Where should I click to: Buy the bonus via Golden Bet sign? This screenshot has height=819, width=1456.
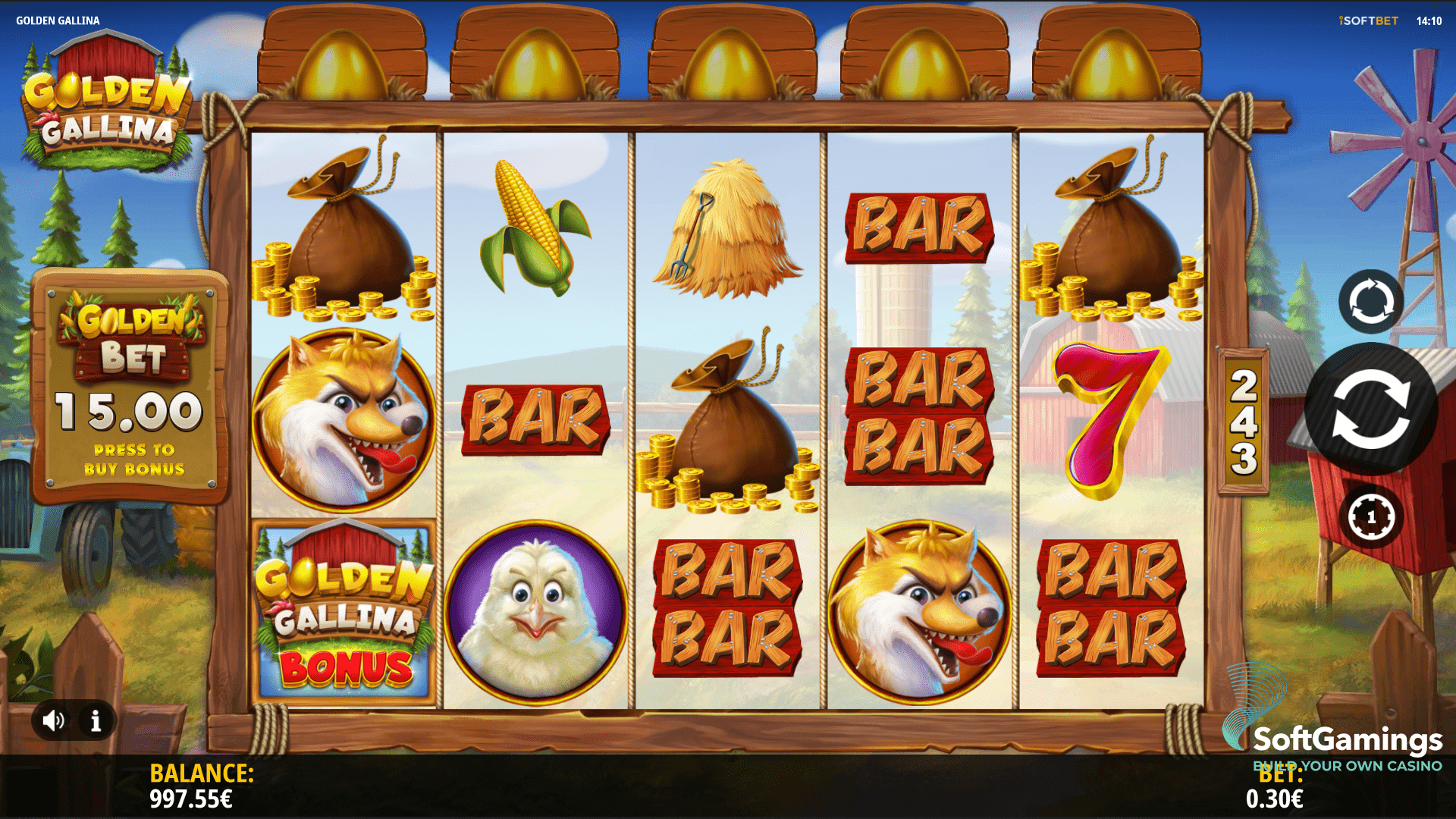click(x=130, y=388)
